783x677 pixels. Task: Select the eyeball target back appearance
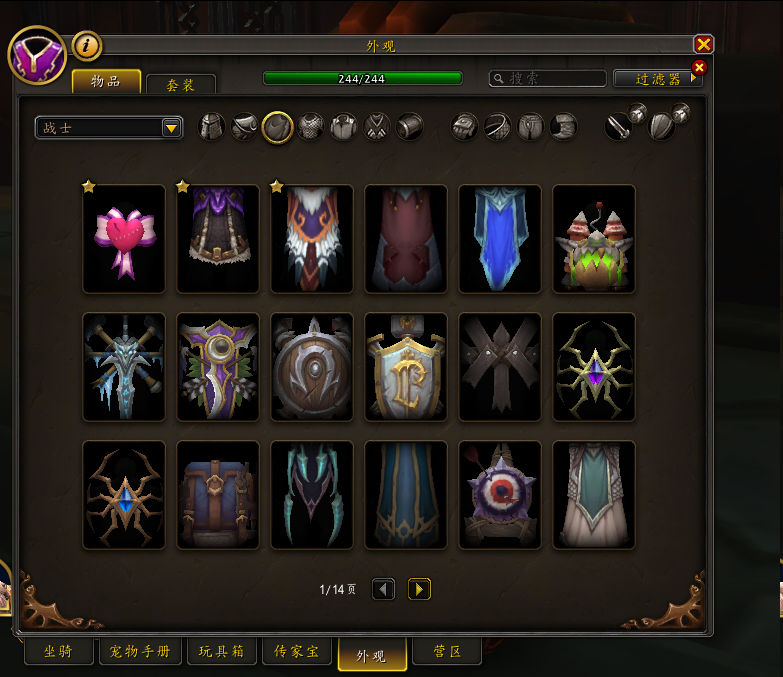(x=500, y=495)
